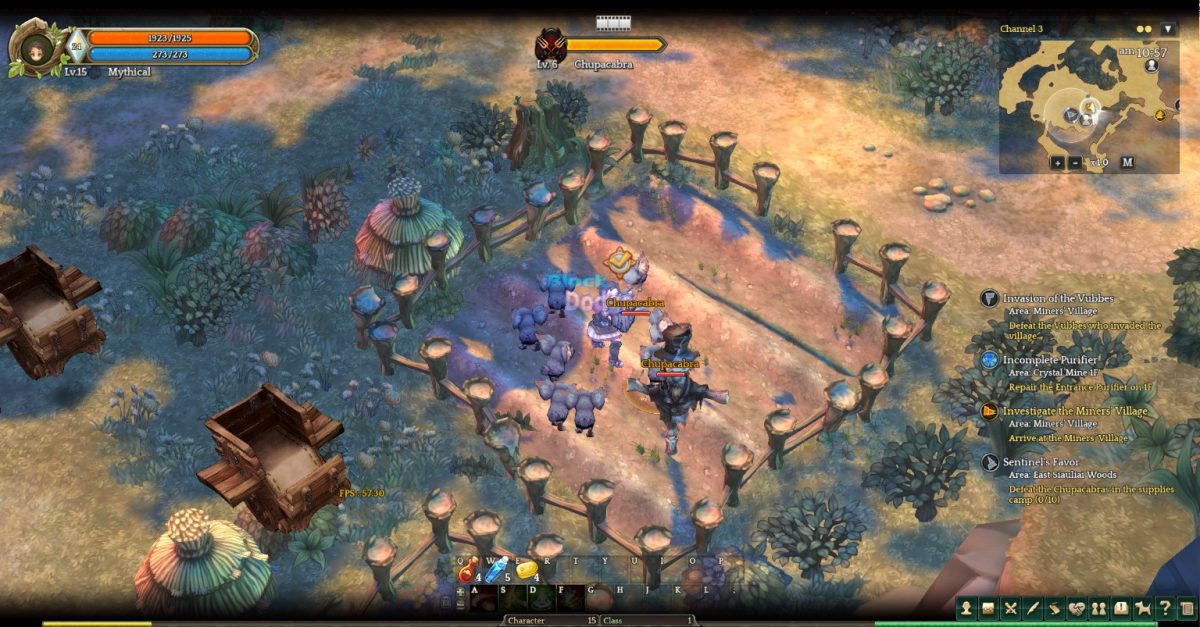Open the two-person party icon
The height and width of the screenshot is (627, 1200).
point(1099,608)
